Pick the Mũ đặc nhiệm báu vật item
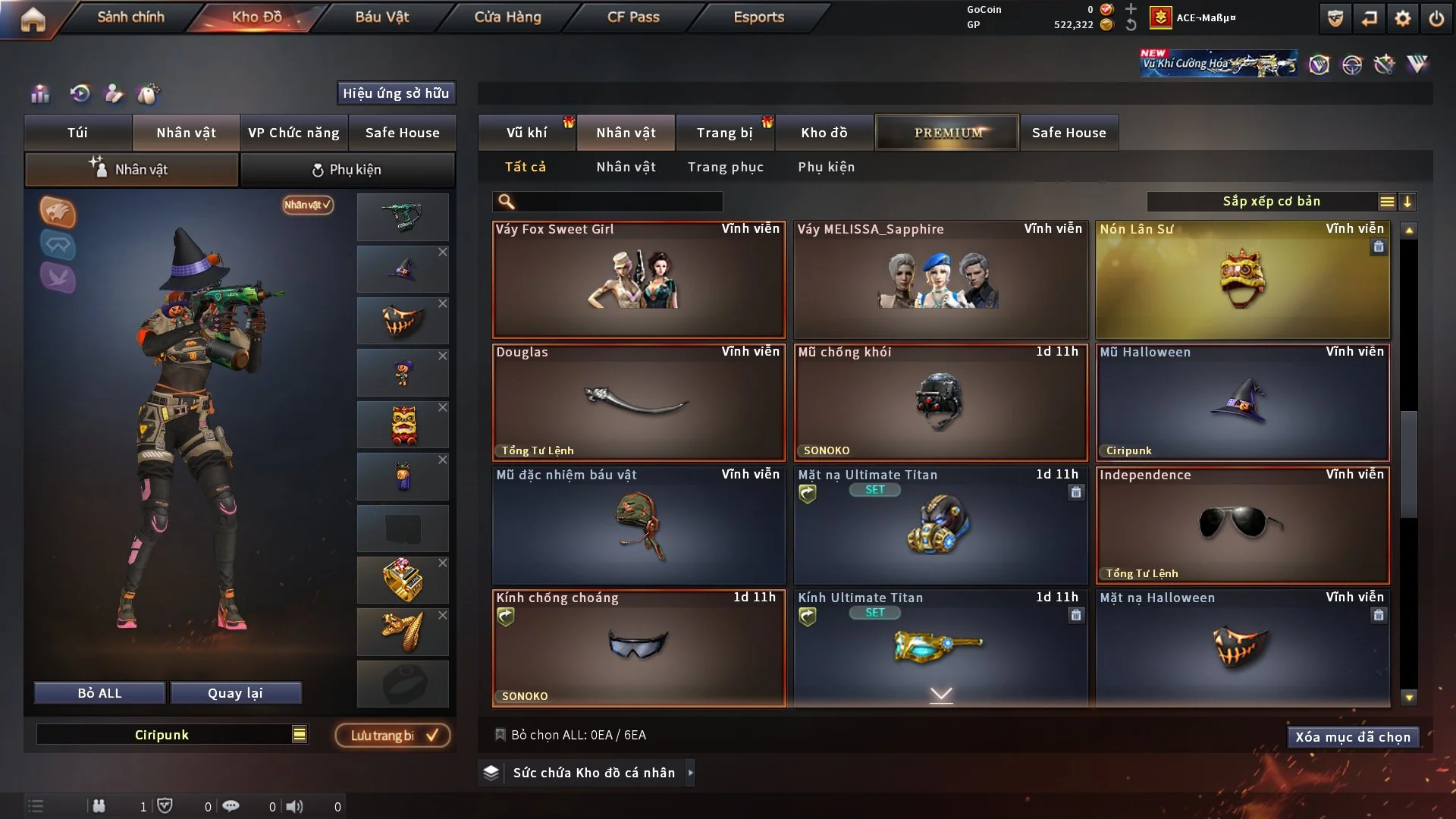Image resolution: width=1456 pixels, height=819 pixels. [639, 526]
